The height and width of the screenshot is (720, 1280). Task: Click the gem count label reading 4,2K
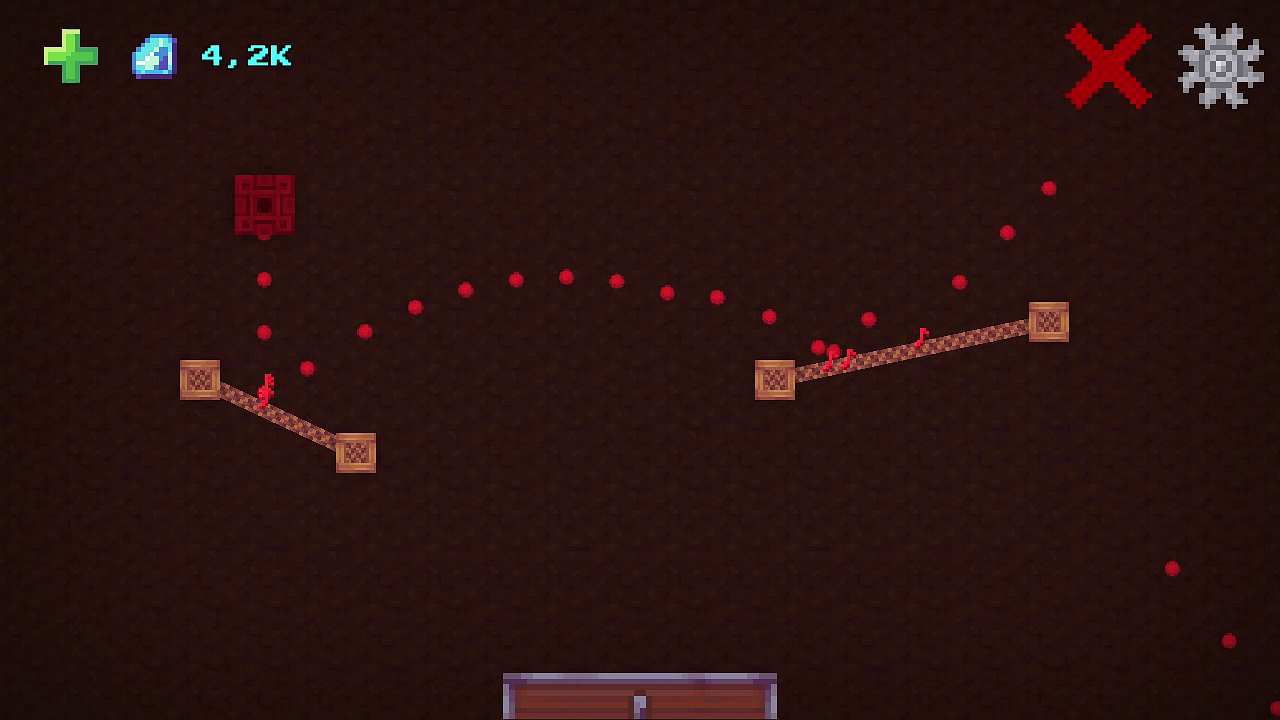point(245,56)
